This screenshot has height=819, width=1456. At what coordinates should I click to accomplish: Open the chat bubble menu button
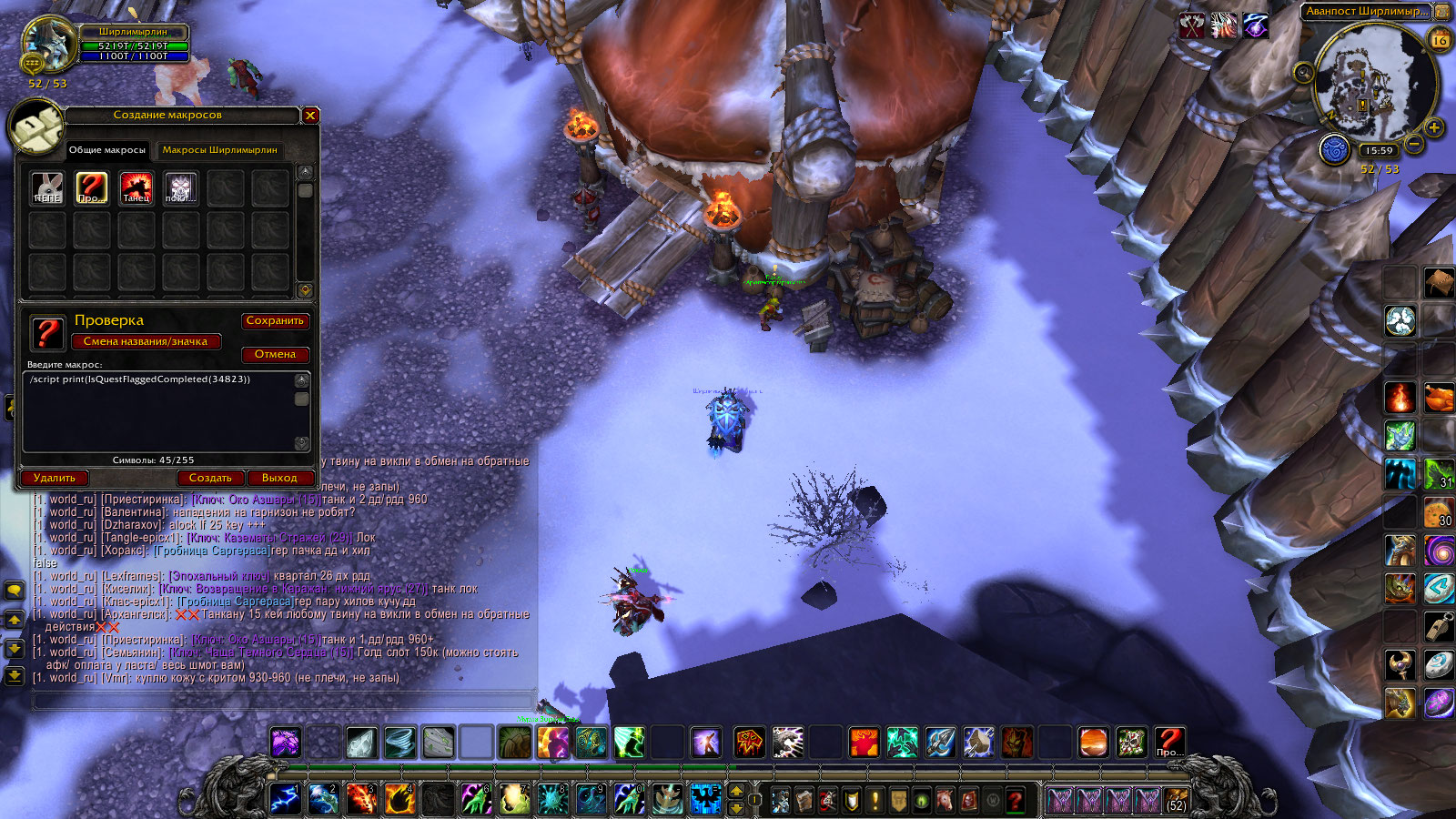point(14,591)
